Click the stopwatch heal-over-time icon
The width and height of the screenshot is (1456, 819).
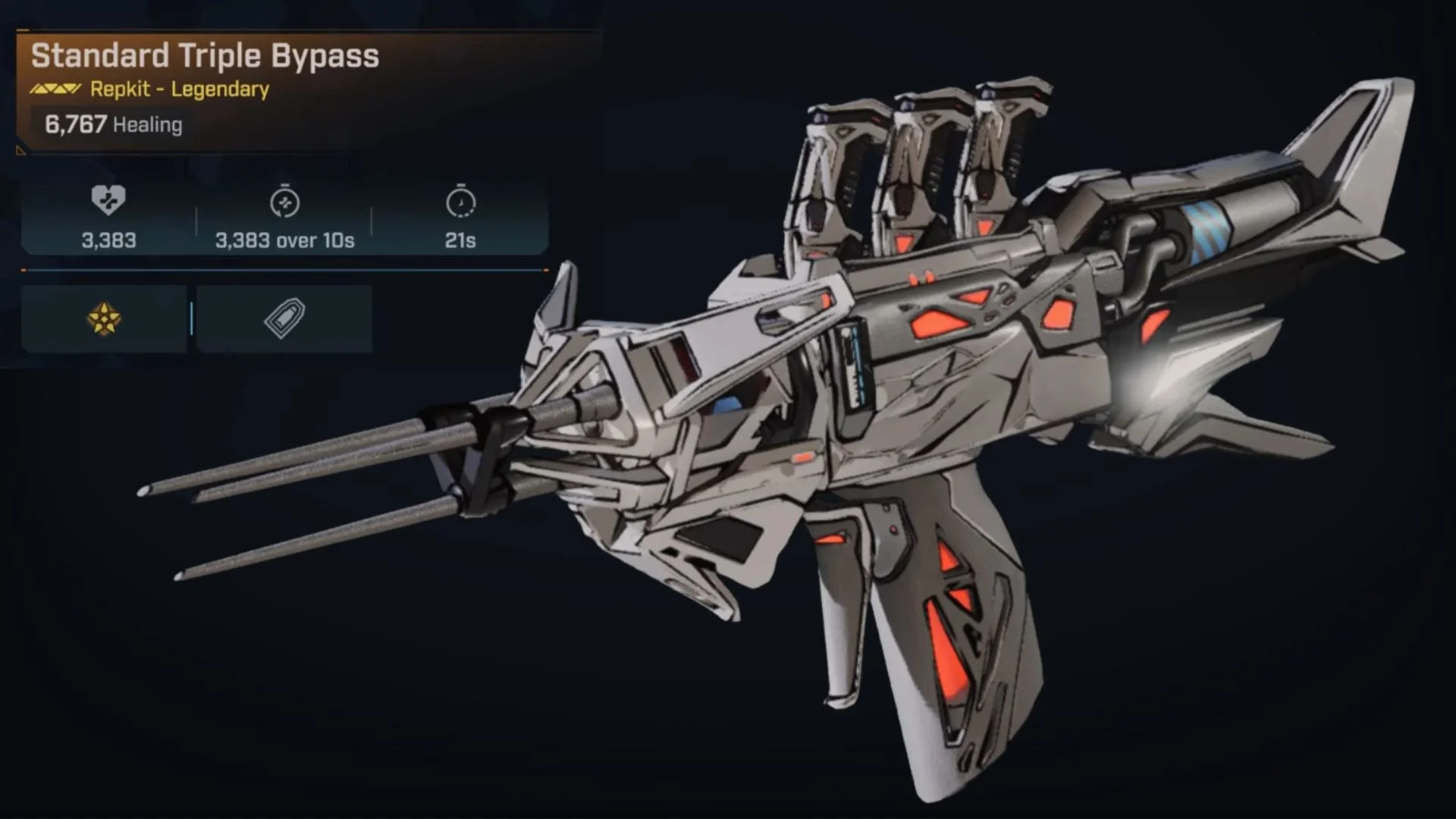[283, 203]
